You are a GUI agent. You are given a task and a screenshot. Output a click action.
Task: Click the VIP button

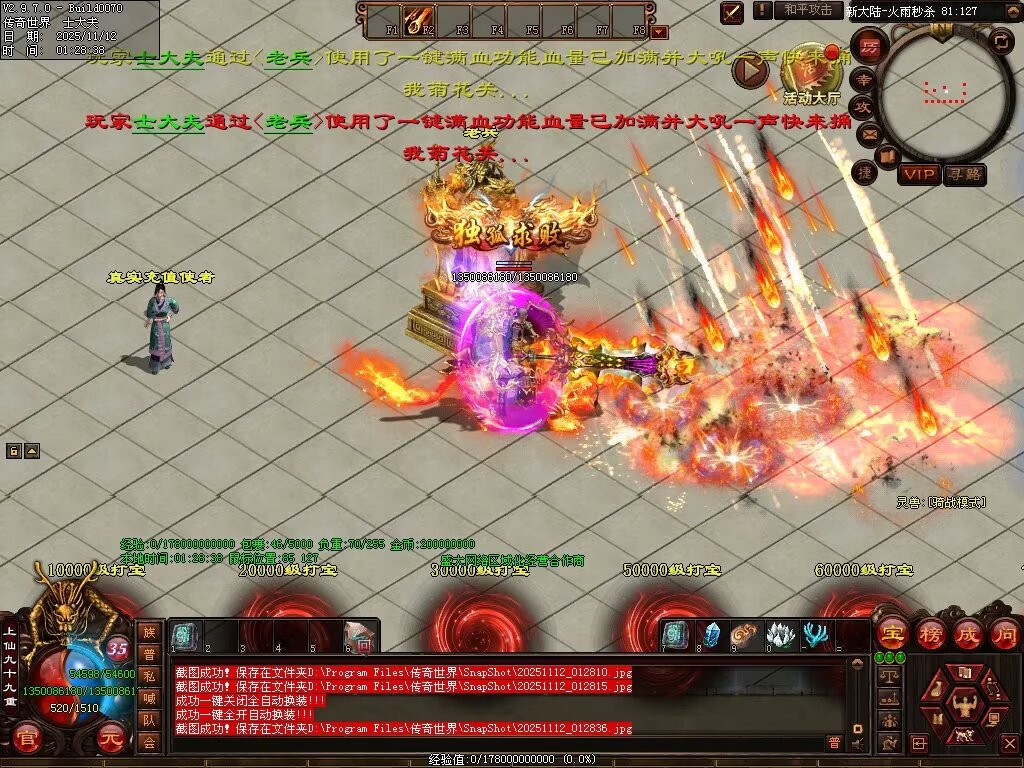click(x=918, y=175)
